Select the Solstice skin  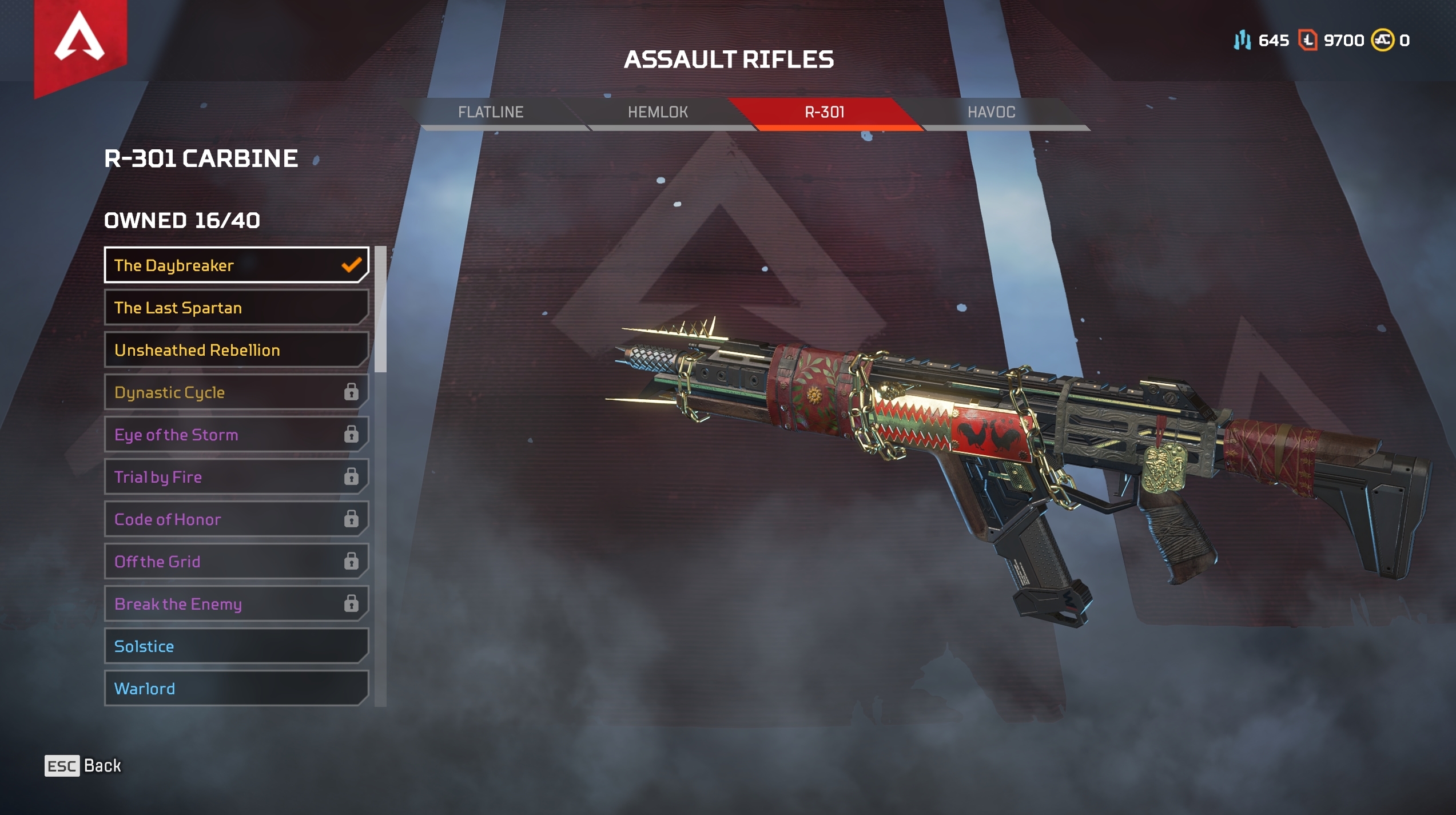click(x=236, y=646)
